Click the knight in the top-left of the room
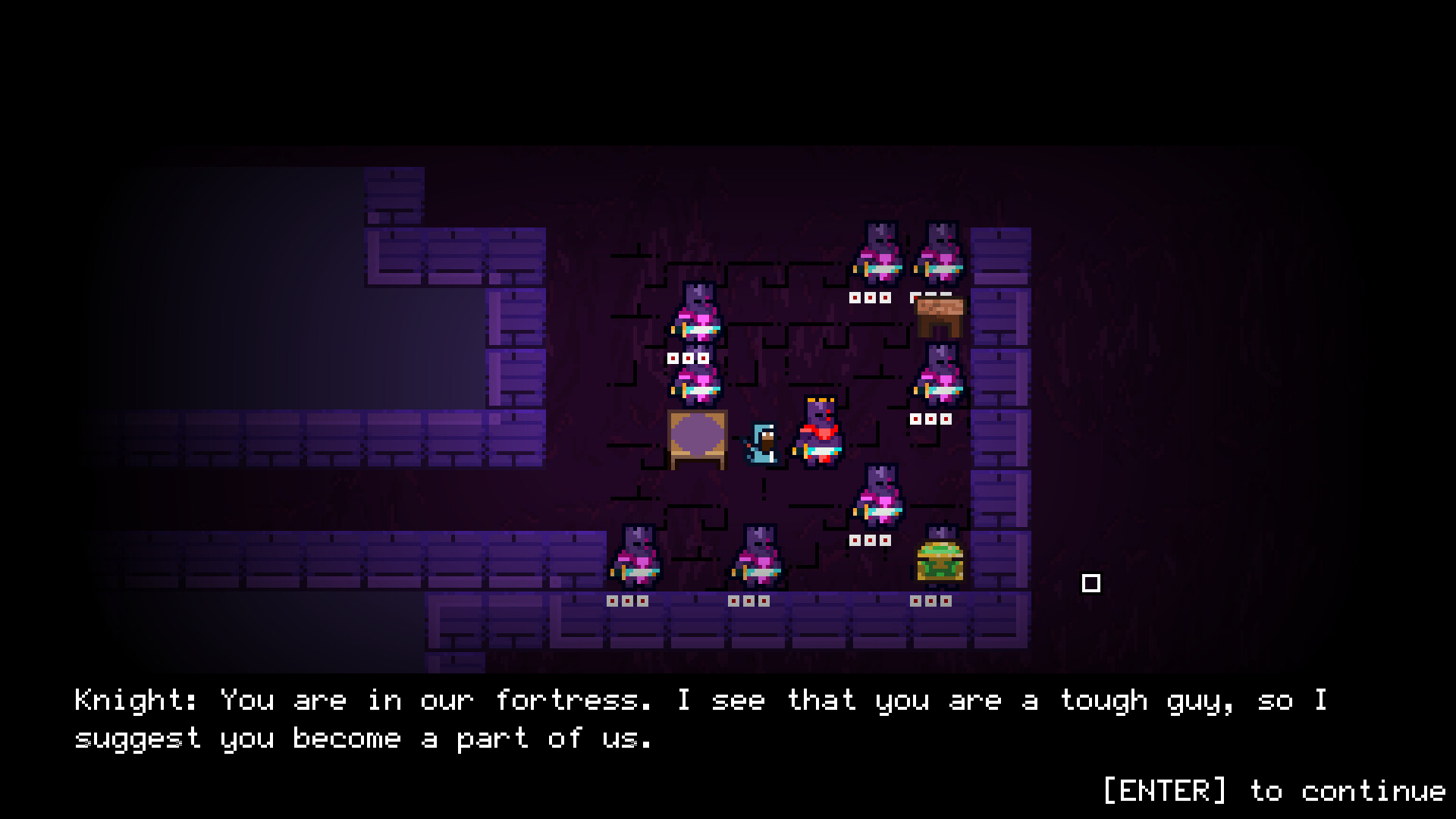Viewport: 1456px width, 819px height. pos(698,318)
